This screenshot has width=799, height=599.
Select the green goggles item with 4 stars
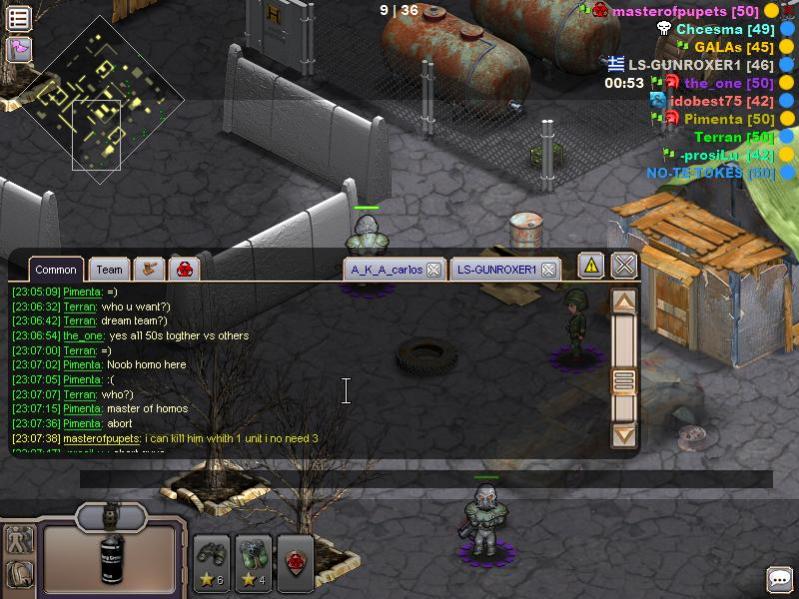pos(253,563)
